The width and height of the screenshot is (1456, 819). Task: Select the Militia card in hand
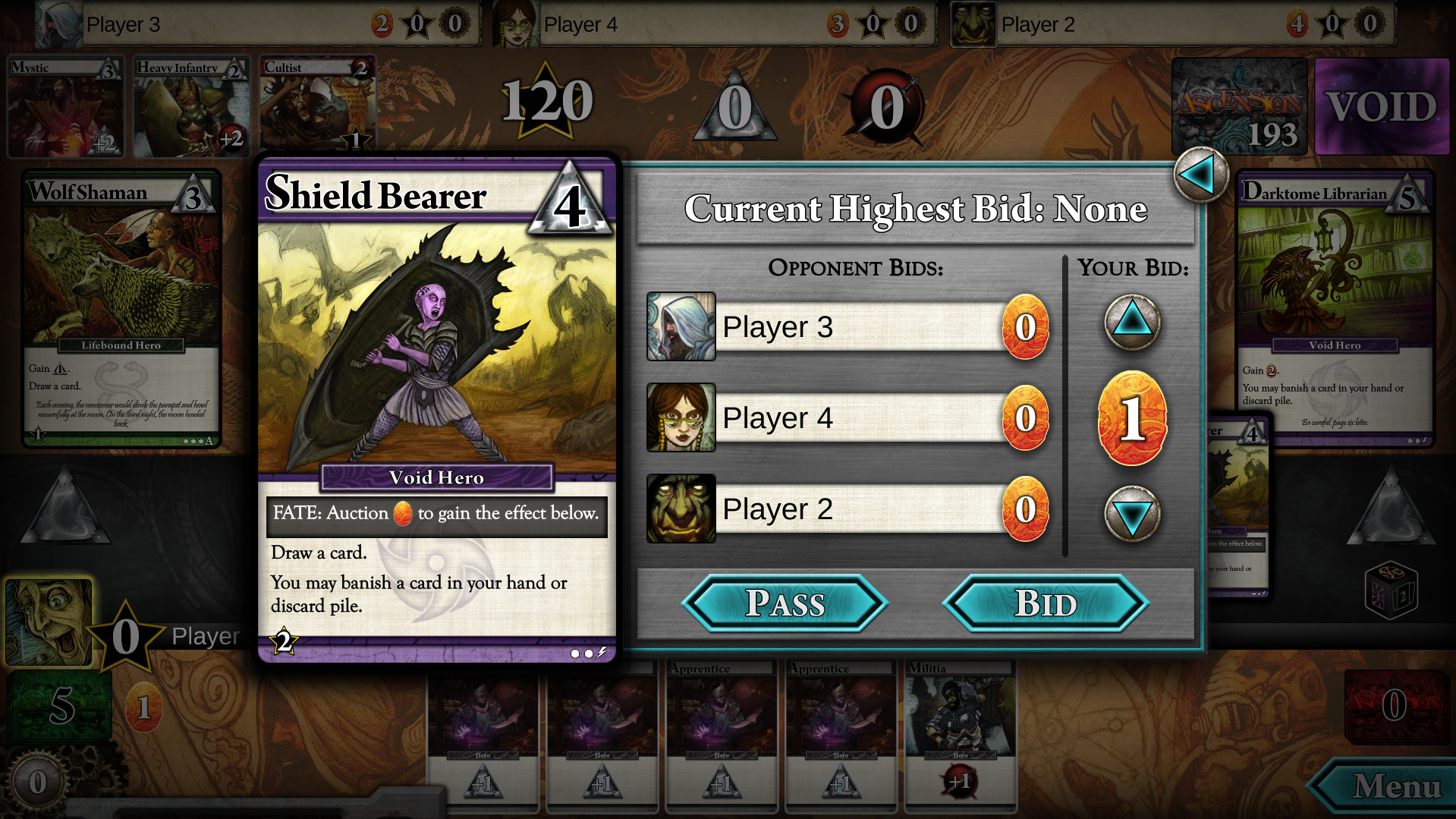click(x=960, y=732)
